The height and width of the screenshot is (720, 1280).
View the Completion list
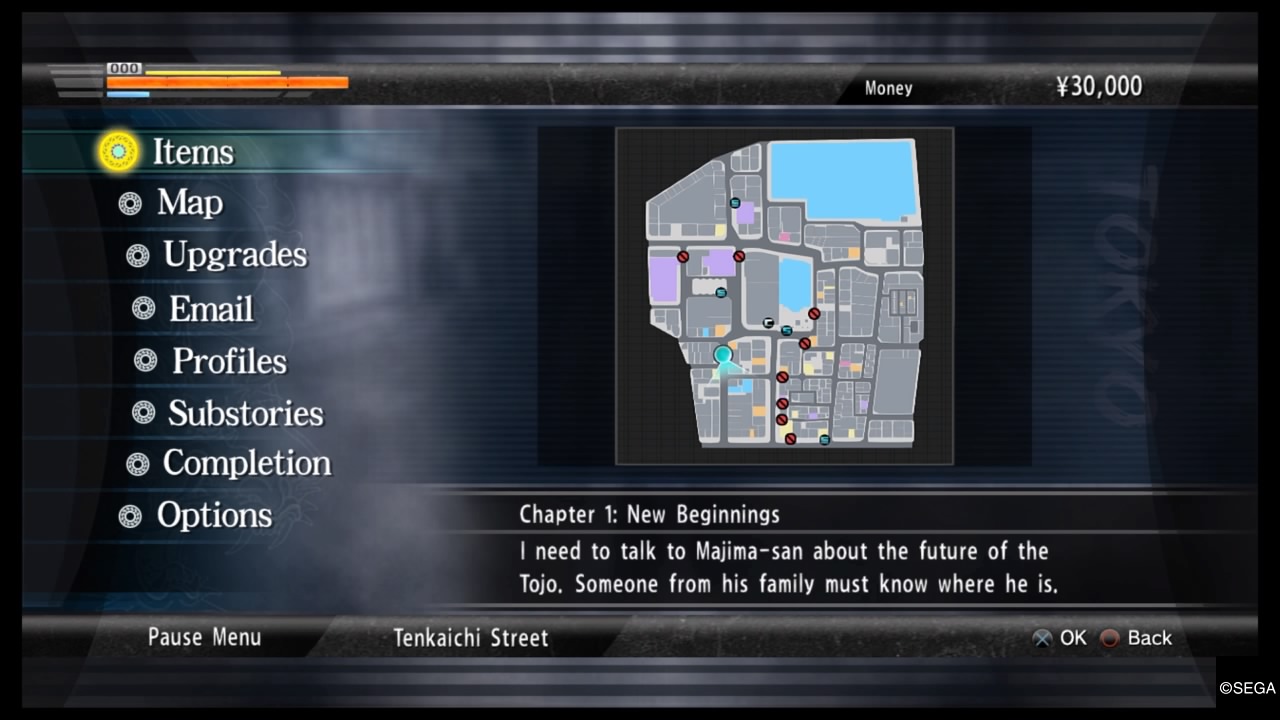click(246, 463)
